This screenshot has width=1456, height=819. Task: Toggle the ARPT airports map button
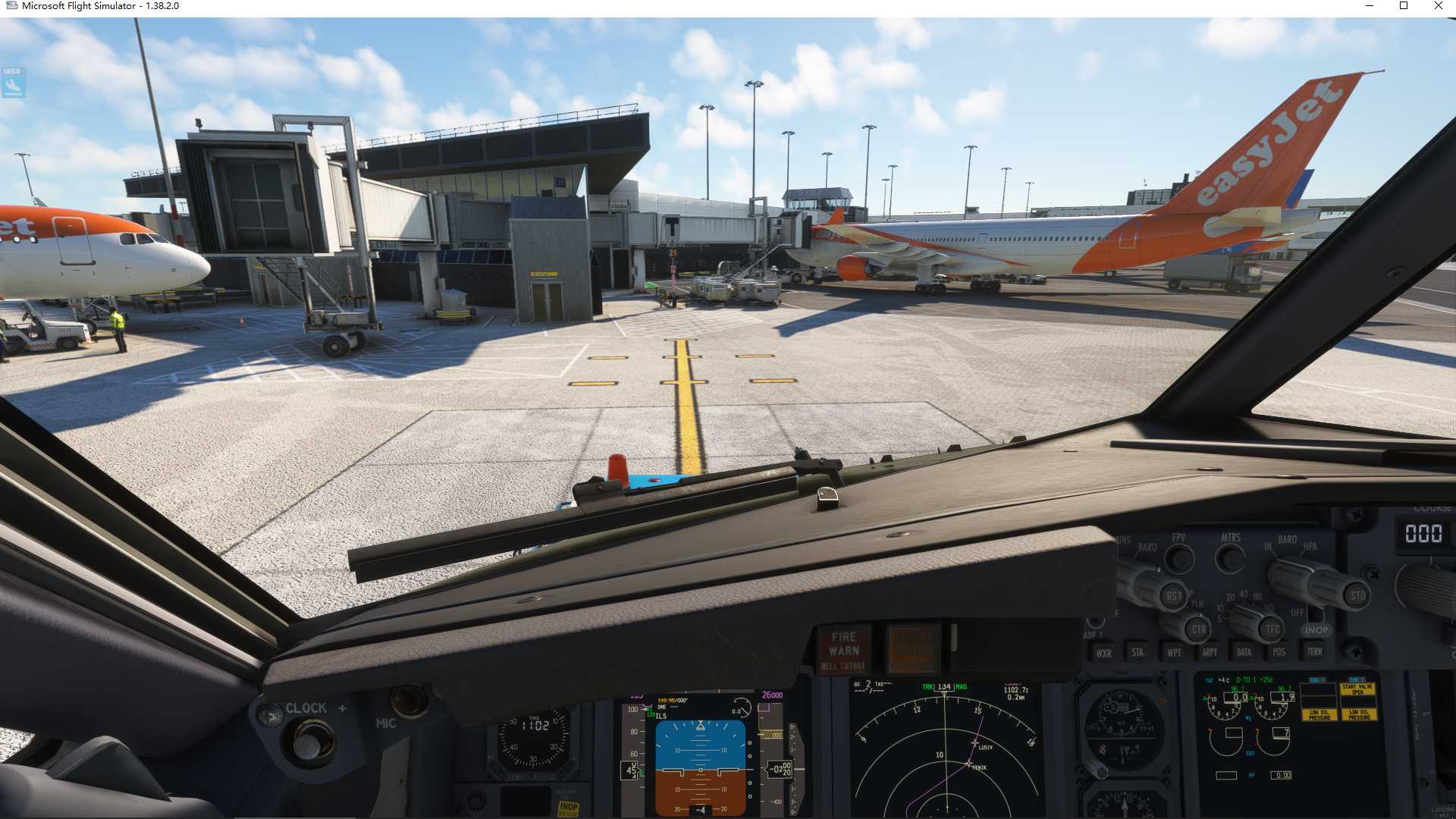pyautogui.click(x=1210, y=652)
